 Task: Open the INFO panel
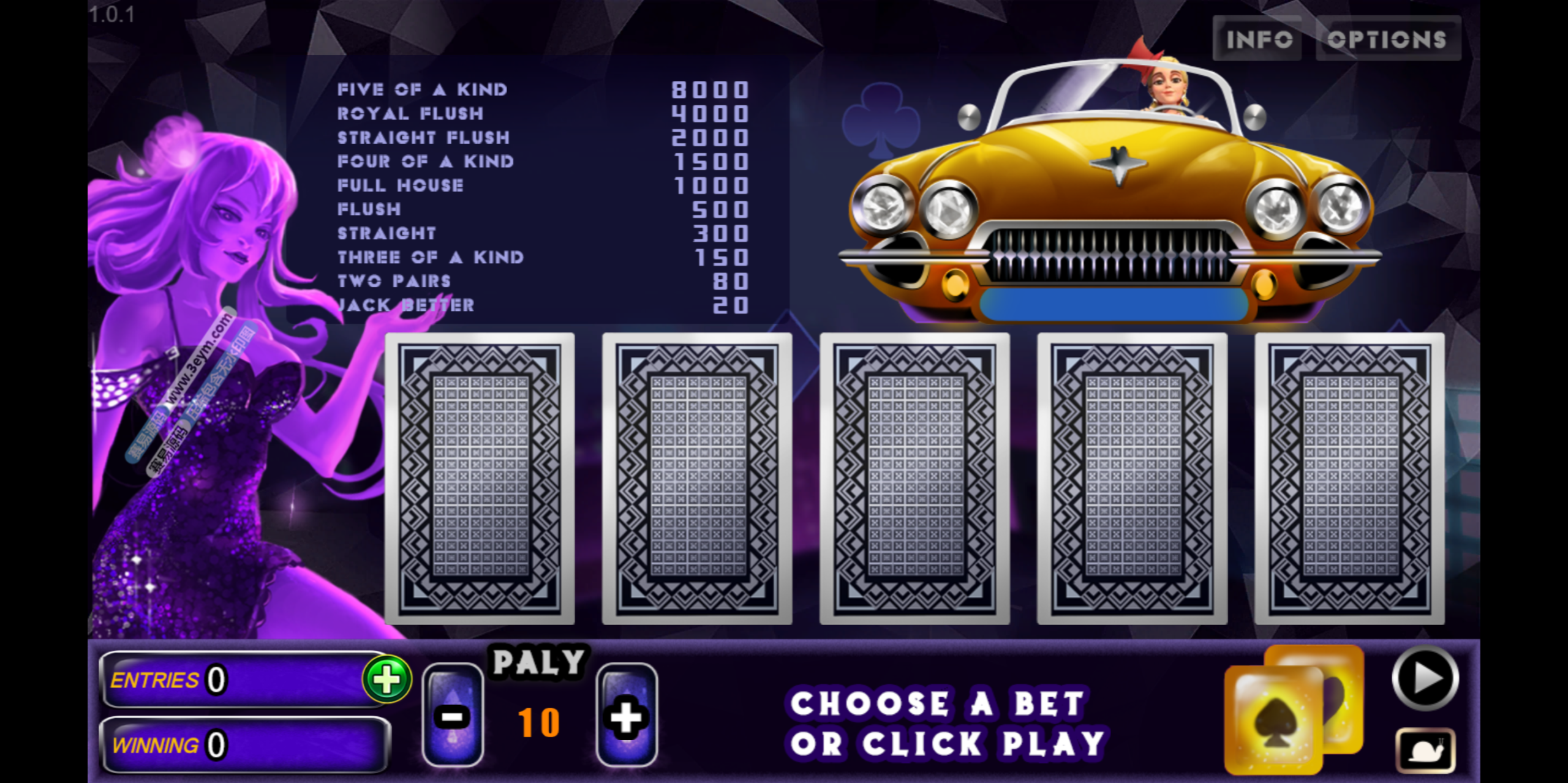[1257, 39]
